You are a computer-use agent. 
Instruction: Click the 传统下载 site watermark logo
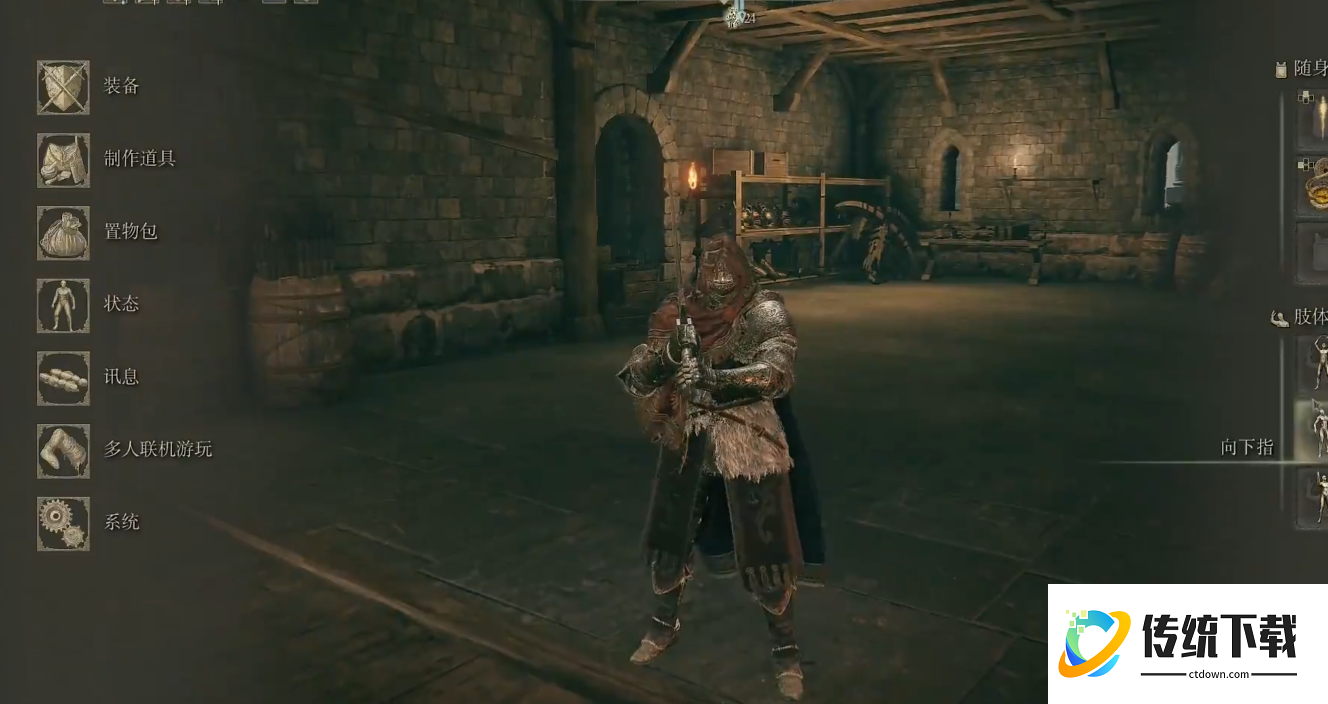(1187, 644)
